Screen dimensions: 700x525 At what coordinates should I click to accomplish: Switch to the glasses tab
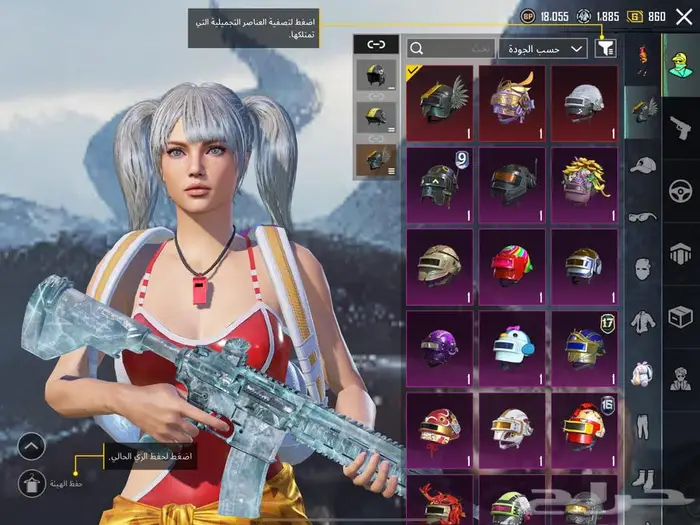[x=642, y=216]
